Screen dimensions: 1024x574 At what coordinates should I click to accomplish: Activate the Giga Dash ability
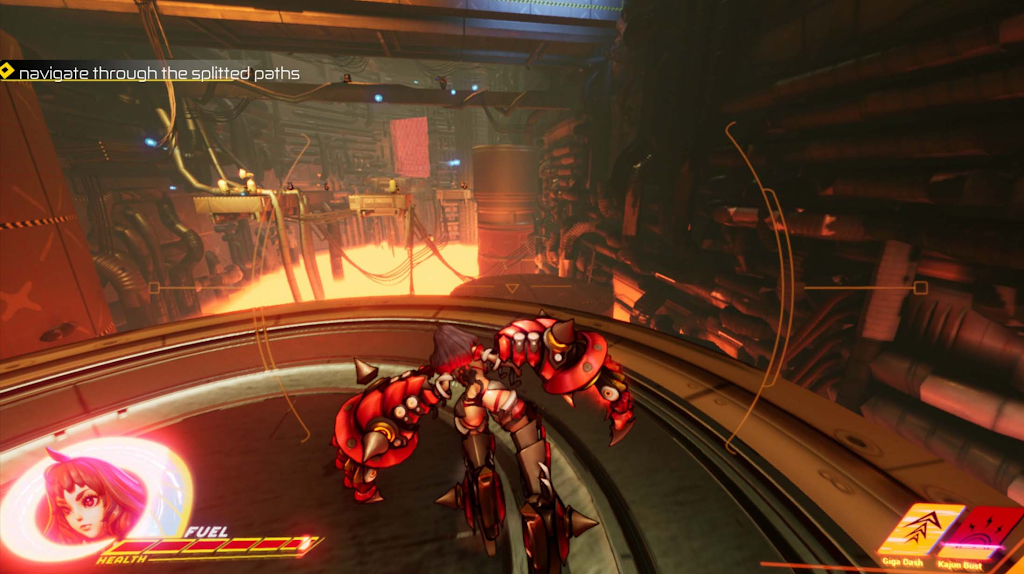click(x=907, y=530)
